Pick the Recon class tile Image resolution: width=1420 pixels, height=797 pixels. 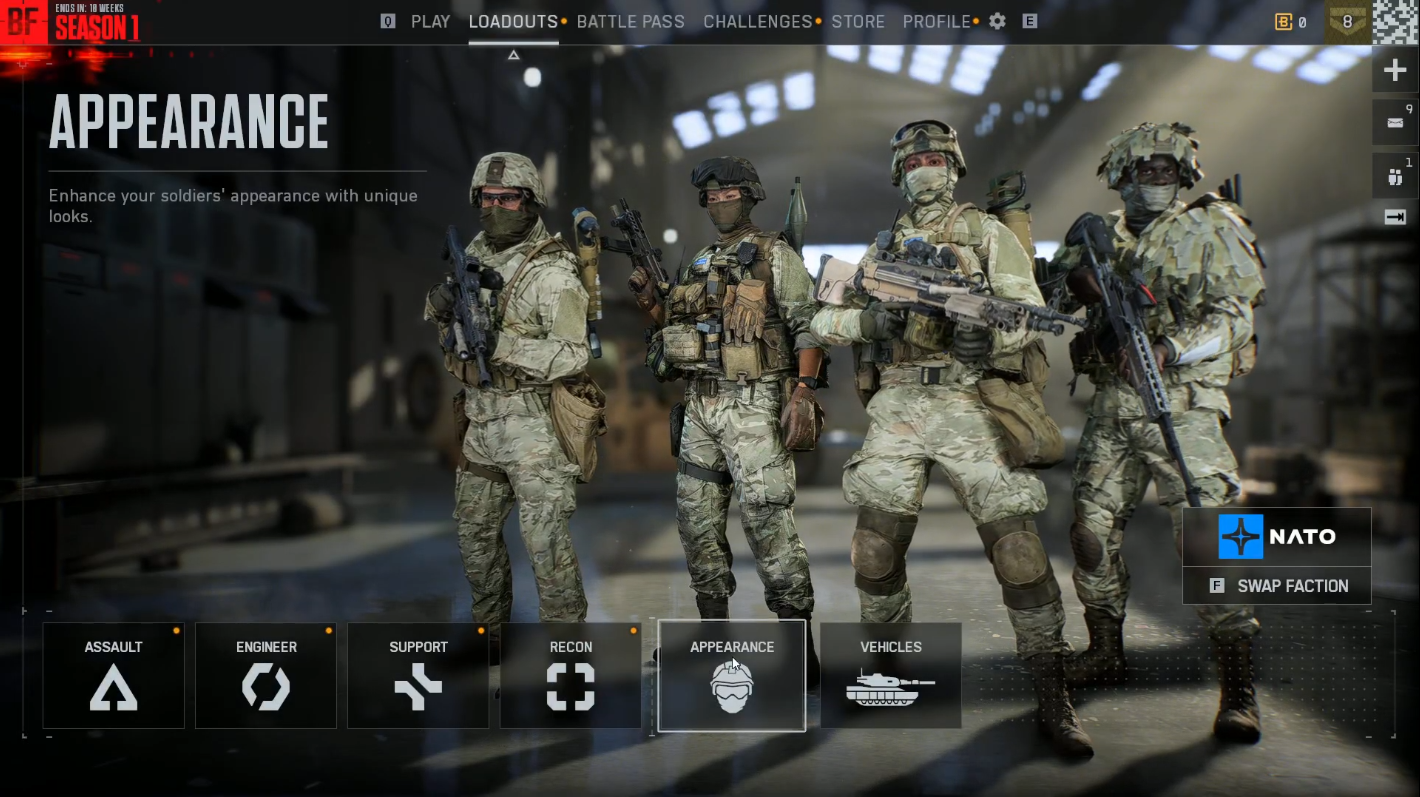coord(570,675)
